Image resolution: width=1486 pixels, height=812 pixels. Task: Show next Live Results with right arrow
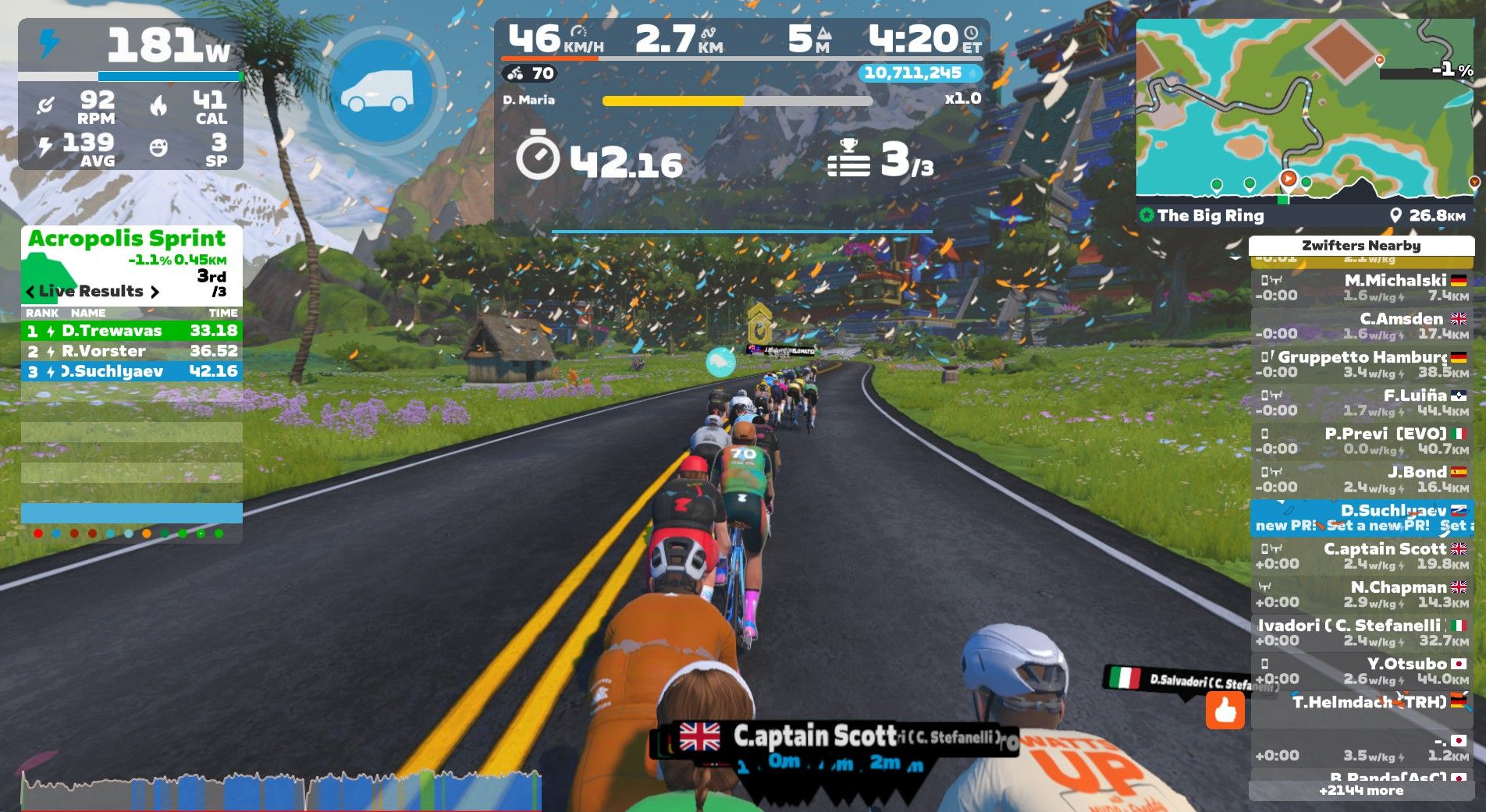[x=155, y=292]
